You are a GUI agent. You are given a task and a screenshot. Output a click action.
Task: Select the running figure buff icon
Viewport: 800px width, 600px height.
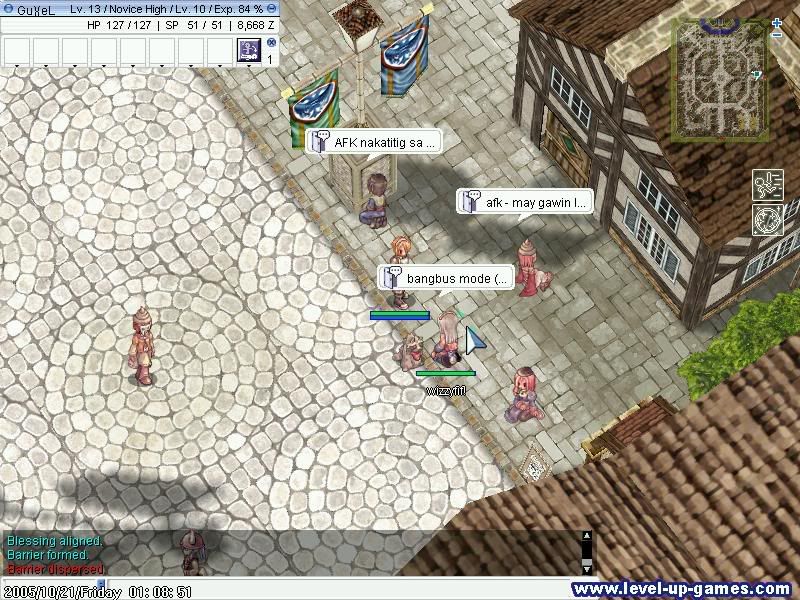[x=767, y=185]
